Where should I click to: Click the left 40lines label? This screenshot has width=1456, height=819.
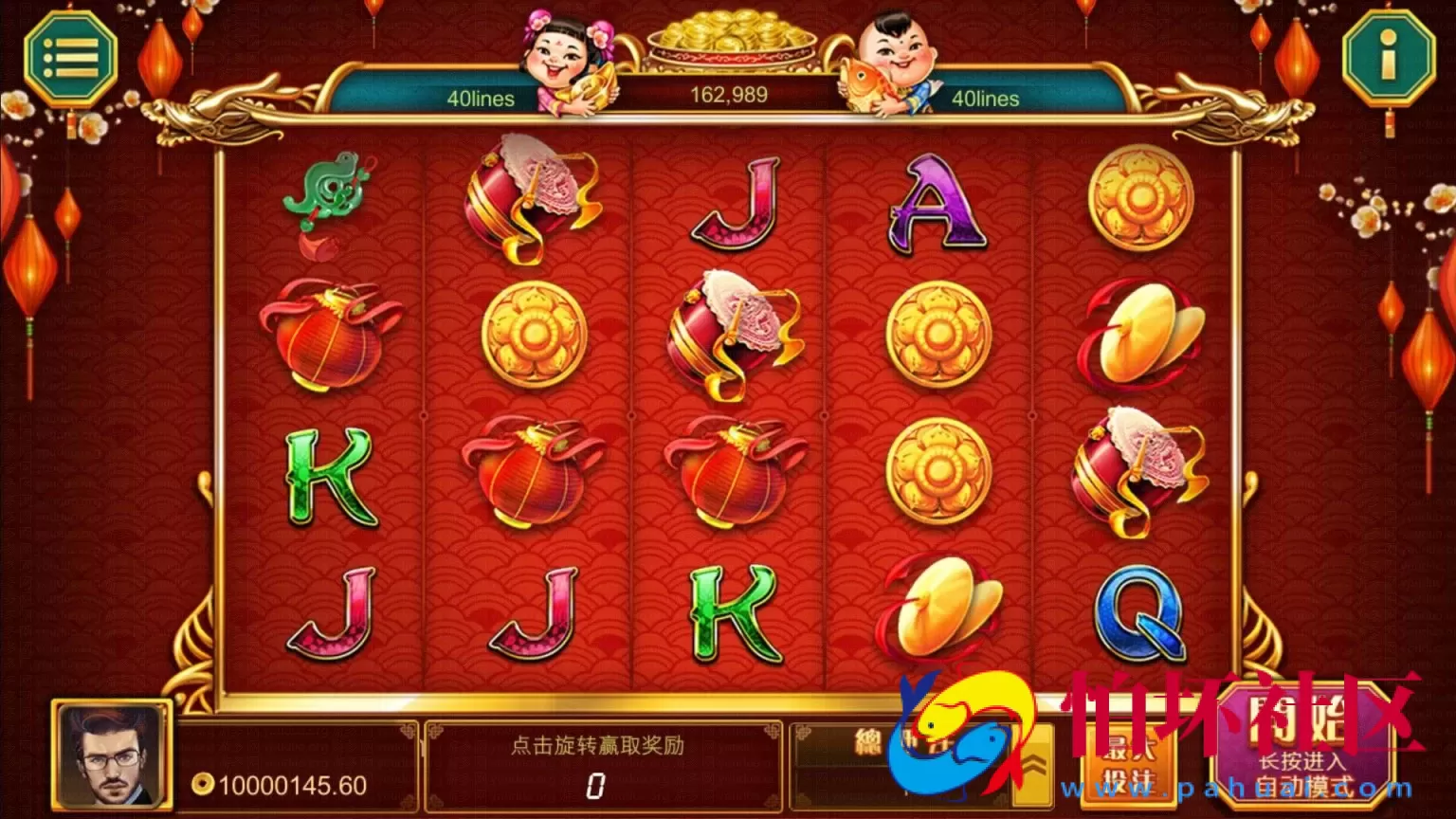tap(483, 99)
